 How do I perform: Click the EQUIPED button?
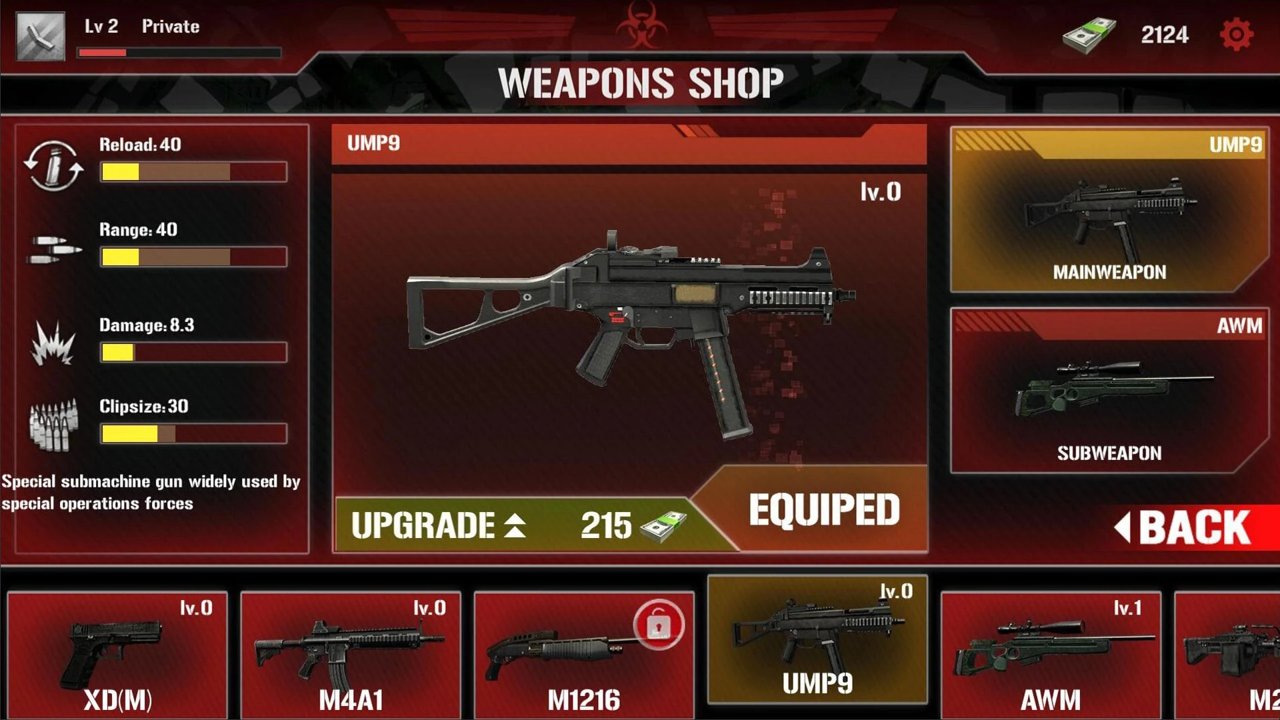(x=824, y=511)
